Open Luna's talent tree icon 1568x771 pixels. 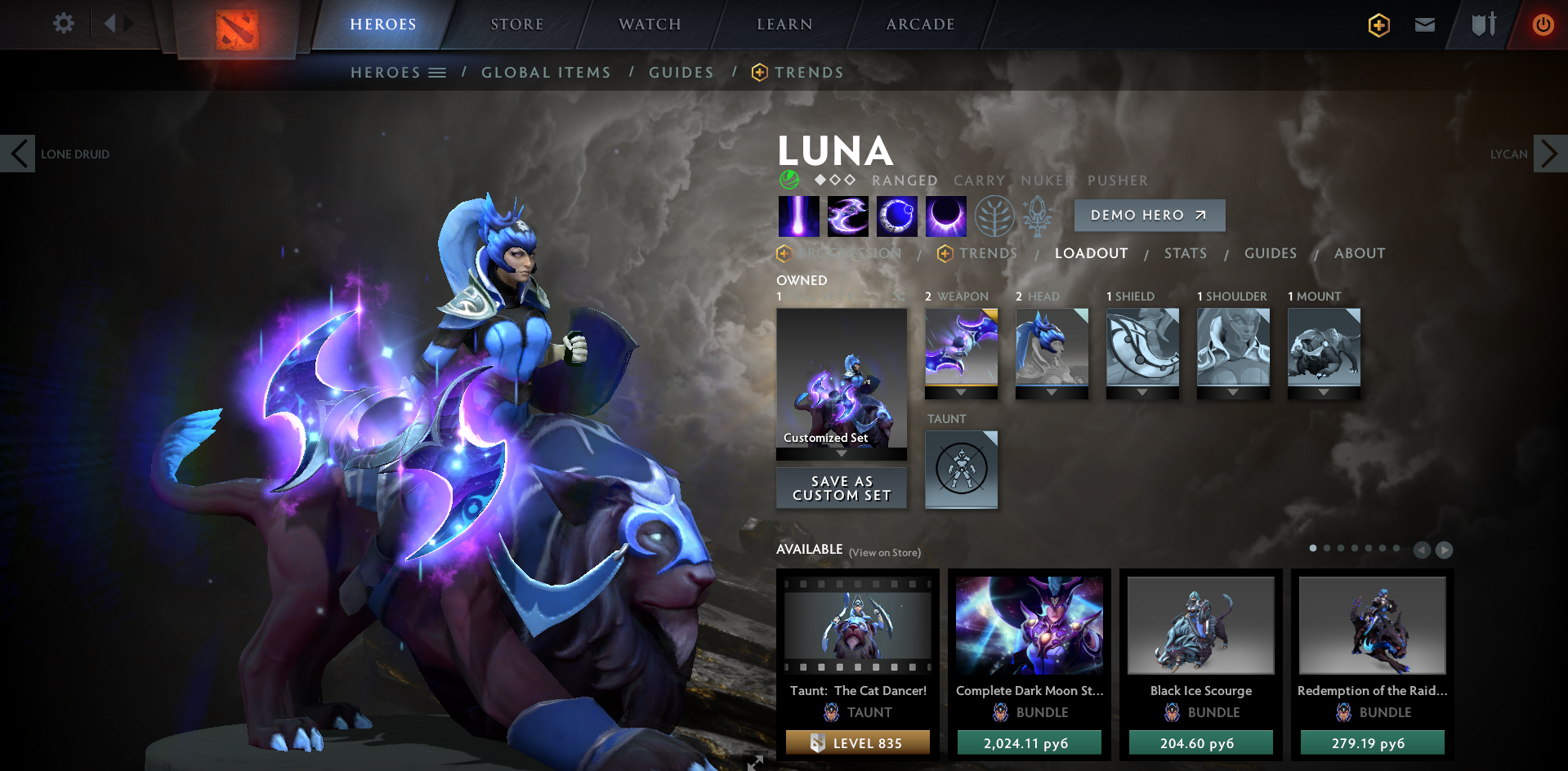coord(995,215)
